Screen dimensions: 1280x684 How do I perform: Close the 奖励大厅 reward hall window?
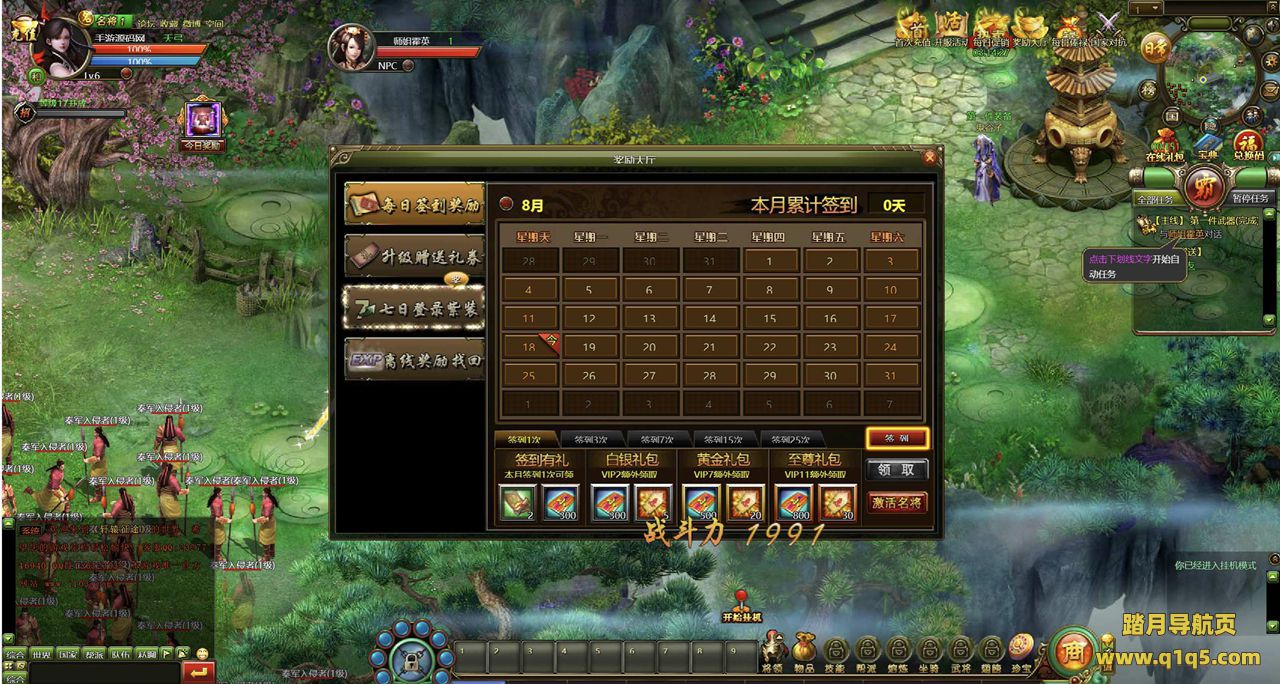coord(930,158)
